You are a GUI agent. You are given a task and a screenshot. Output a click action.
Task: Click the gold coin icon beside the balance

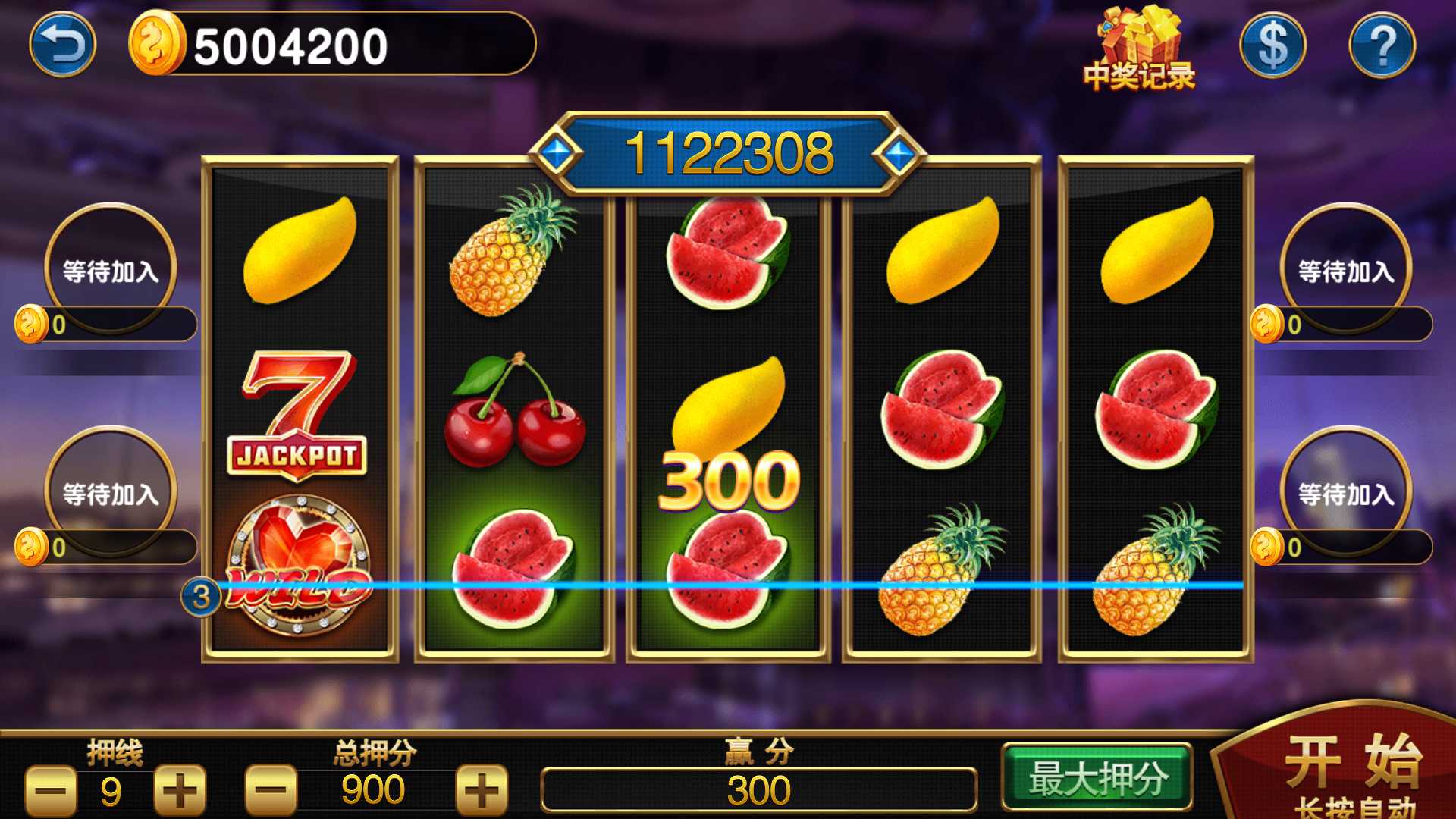[x=157, y=43]
